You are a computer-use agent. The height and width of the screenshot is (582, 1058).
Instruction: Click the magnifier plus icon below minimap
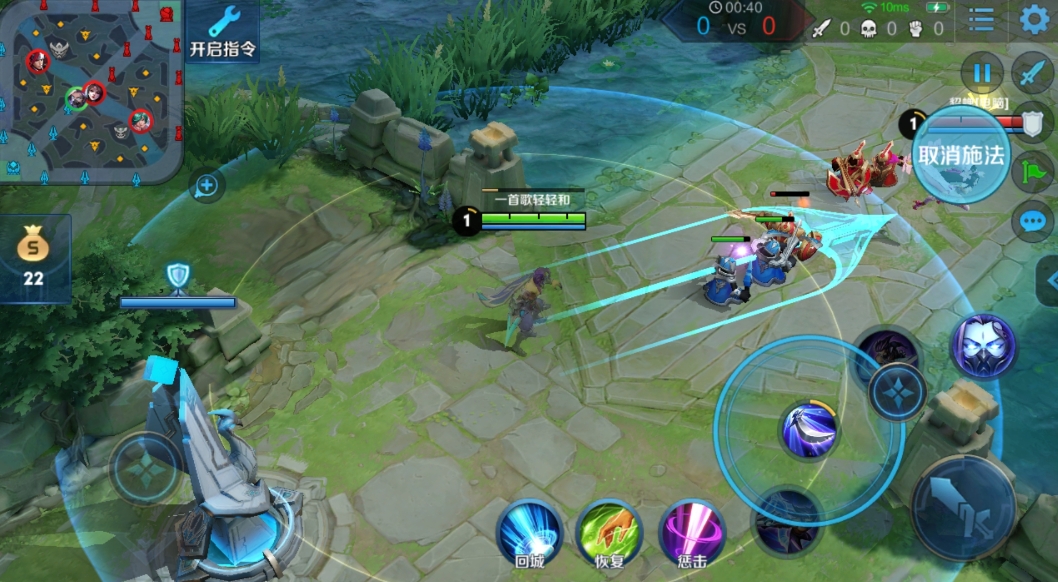(207, 185)
